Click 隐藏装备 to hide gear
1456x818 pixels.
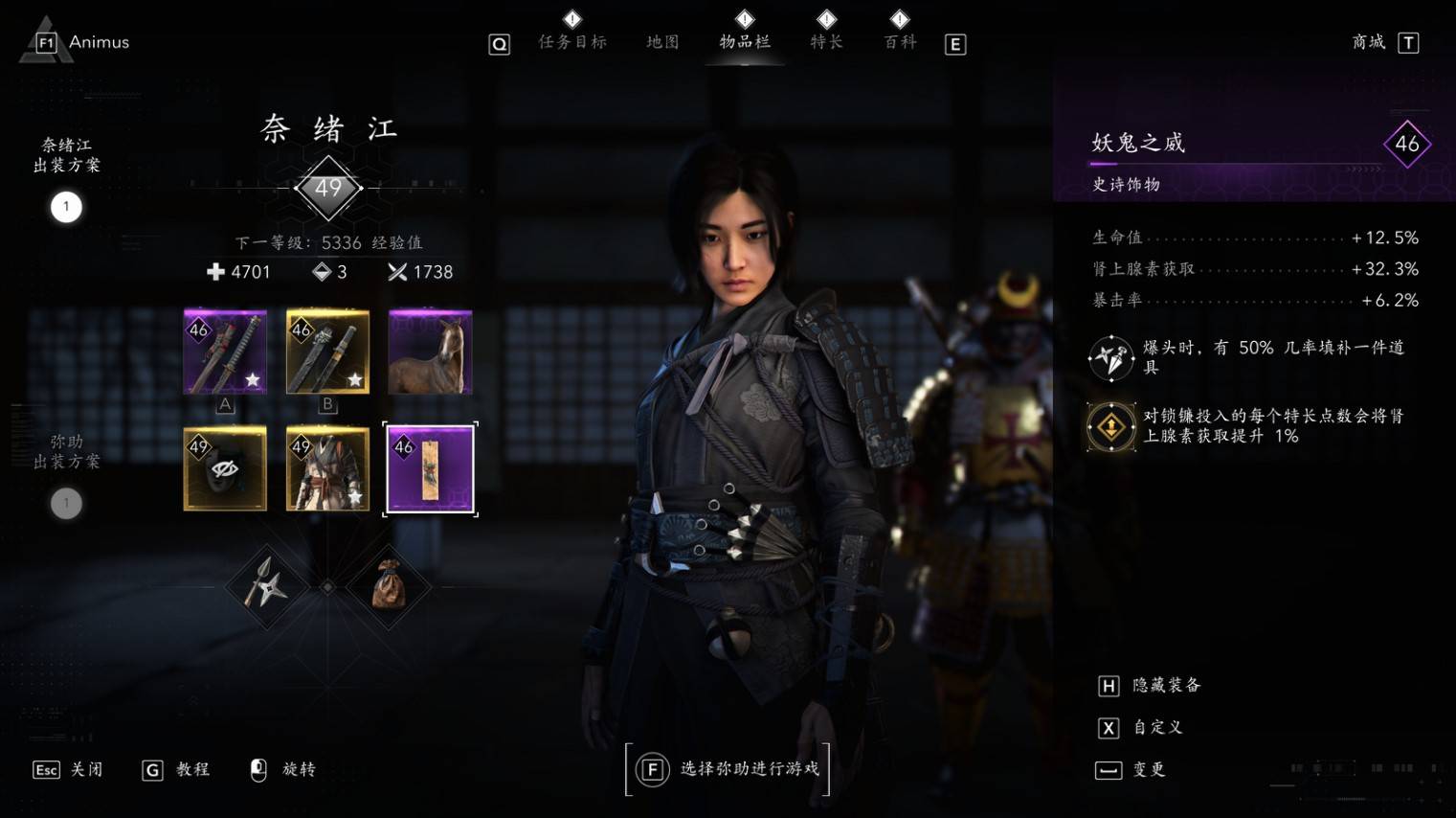click(x=1166, y=685)
